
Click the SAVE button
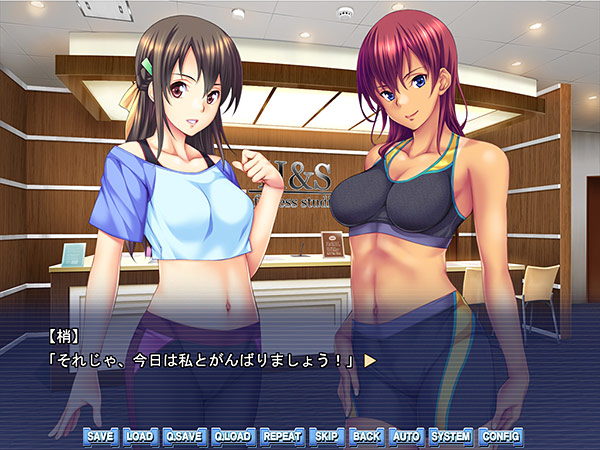pos(100,437)
